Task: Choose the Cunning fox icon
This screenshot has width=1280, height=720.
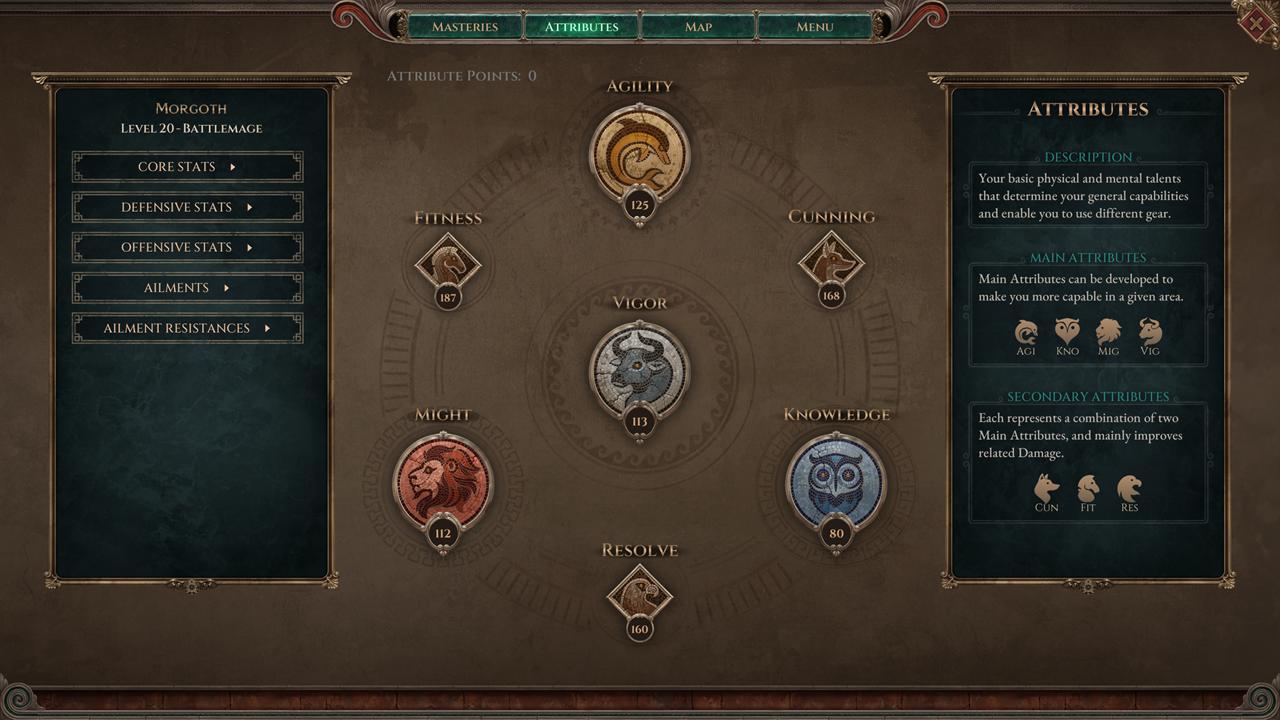Action: click(x=831, y=264)
